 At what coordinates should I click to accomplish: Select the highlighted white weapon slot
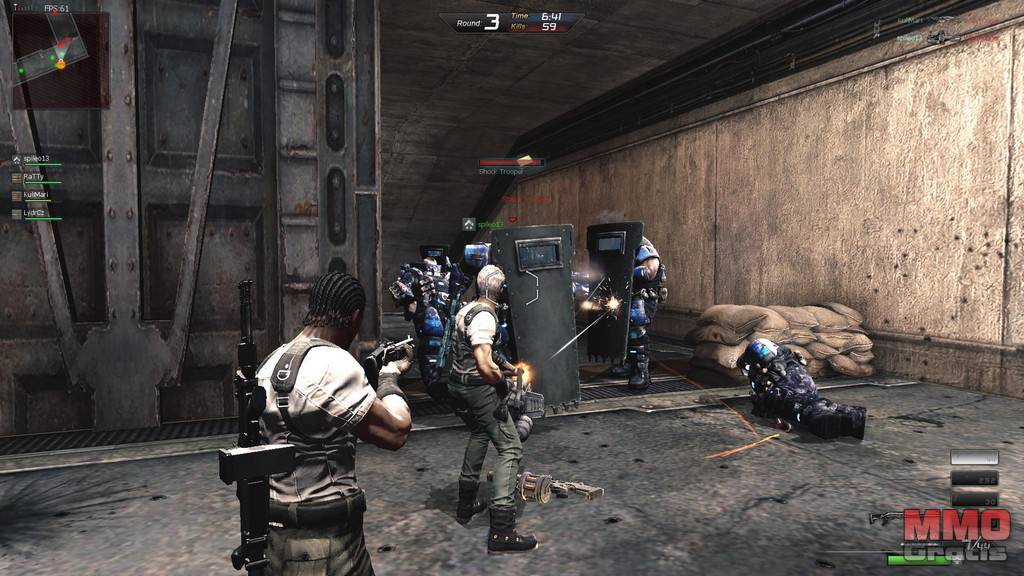tap(973, 457)
